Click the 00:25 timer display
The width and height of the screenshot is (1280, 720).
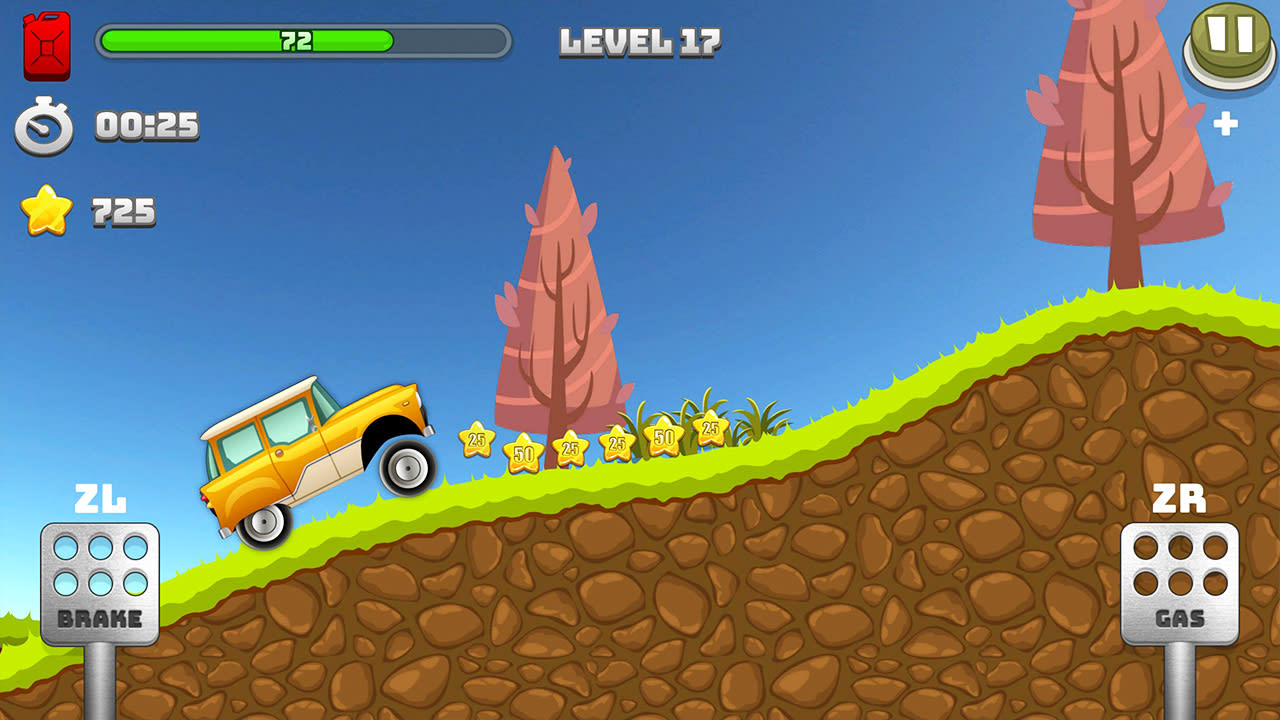click(x=144, y=126)
